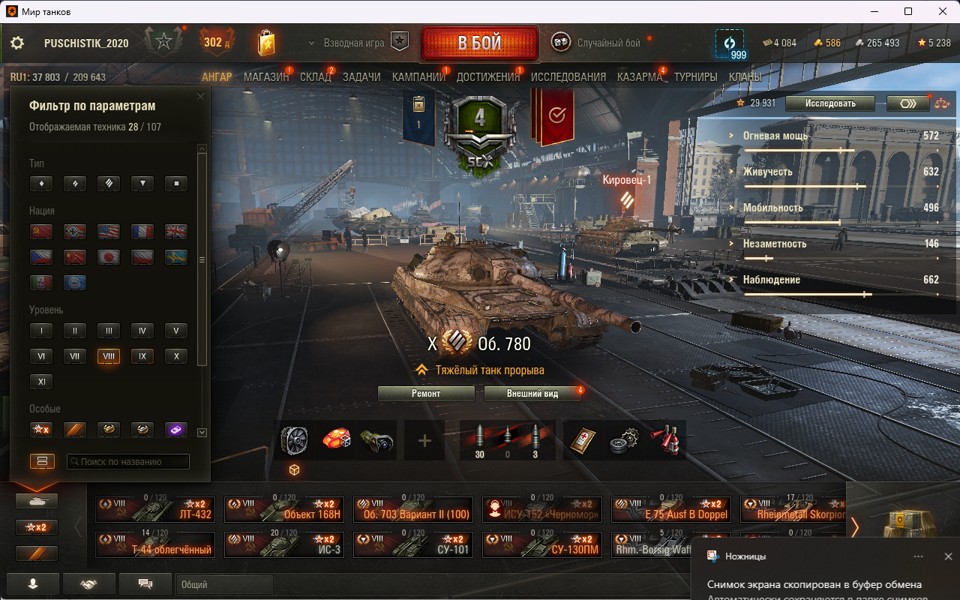The width and height of the screenshot is (960, 600).
Task: Open the МАГАЗИН tab
Action: pyautogui.click(x=266, y=77)
